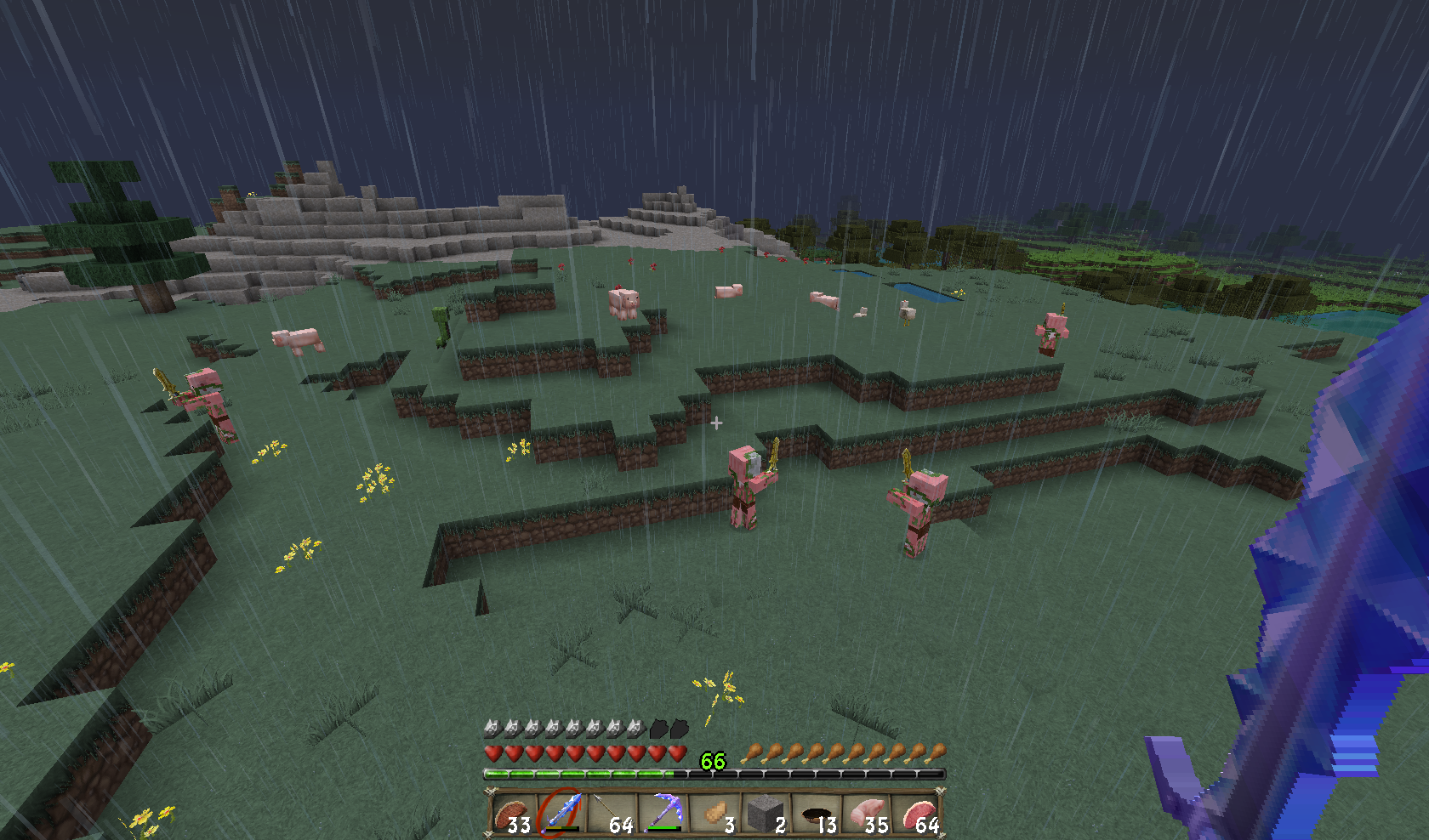Equip the purple pickaxe from the hotbar
This screenshot has height=840, width=1429.
663,814
